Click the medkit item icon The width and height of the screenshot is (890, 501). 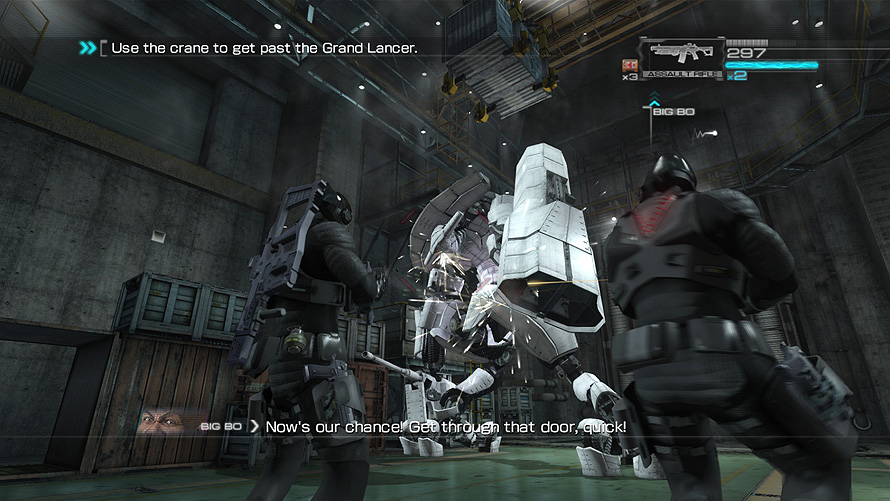631,65
